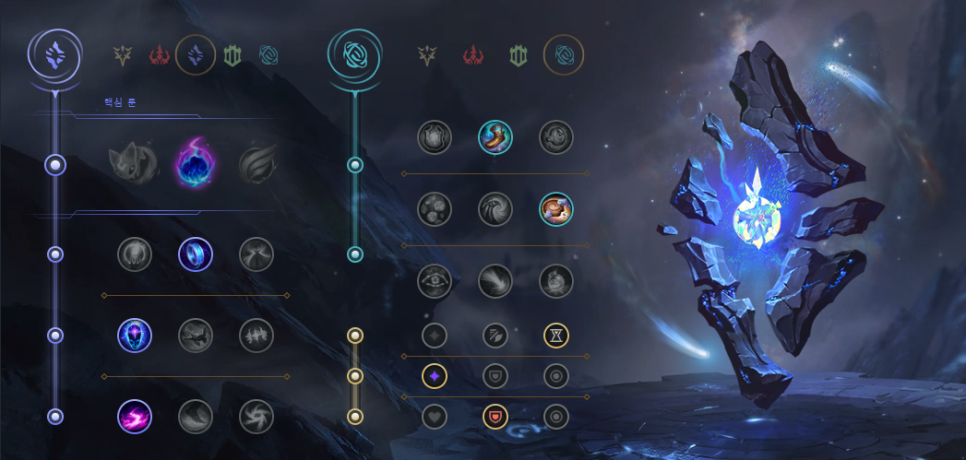The height and width of the screenshot is (460, 966).
Task: Select the Gathering Storm swirl rune
Action: click(256, 416)
